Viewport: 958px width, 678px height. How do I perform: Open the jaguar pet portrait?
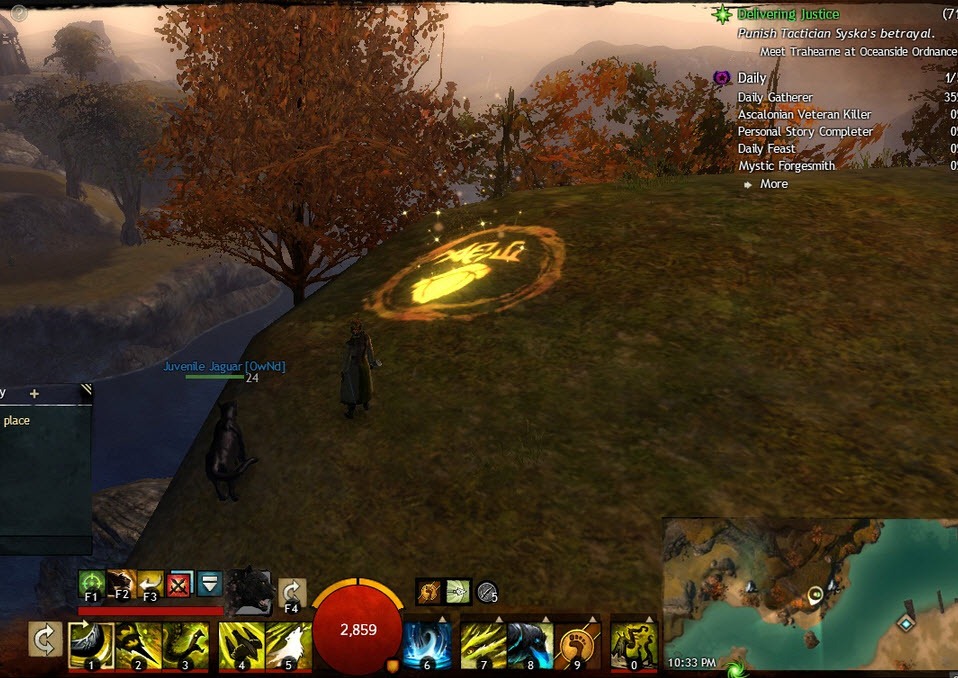[248, 590]
